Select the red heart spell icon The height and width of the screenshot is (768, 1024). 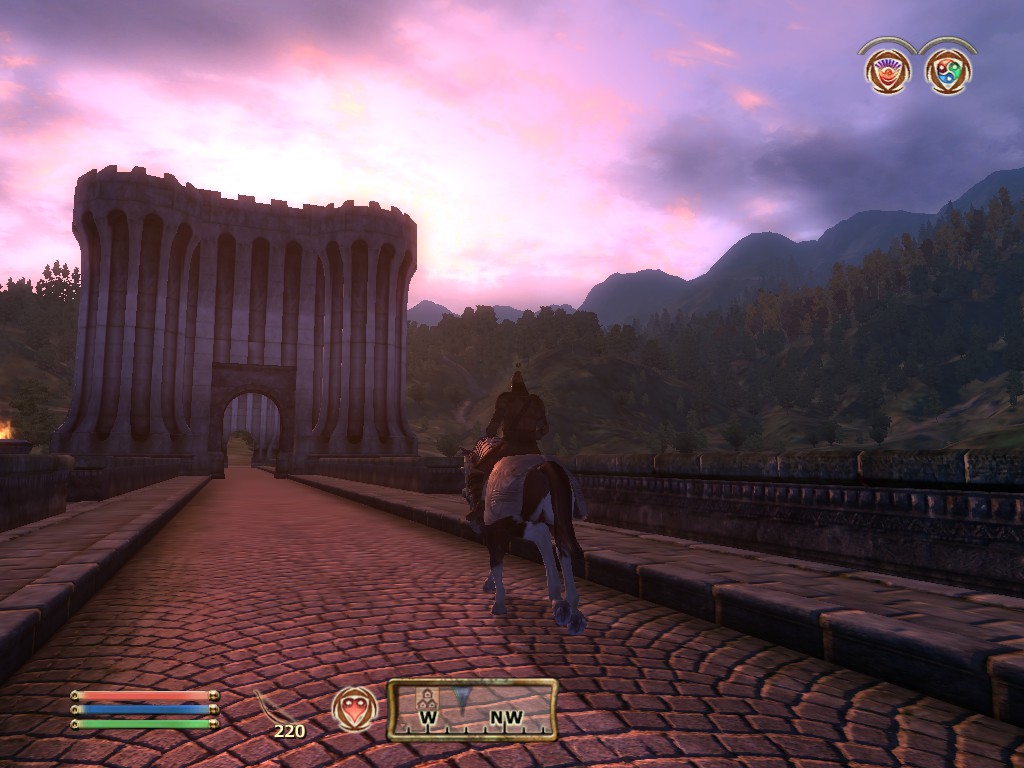tap(354, 708)
